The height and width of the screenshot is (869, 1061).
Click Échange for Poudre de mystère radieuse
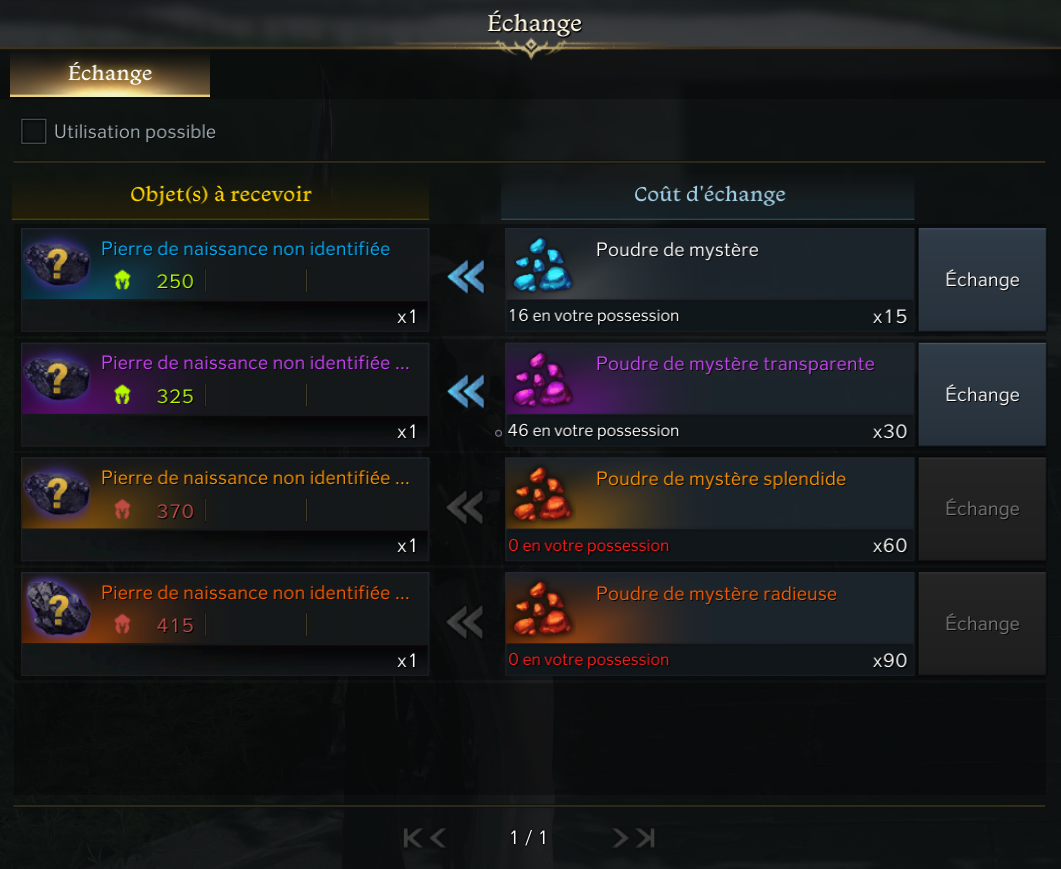981,624
